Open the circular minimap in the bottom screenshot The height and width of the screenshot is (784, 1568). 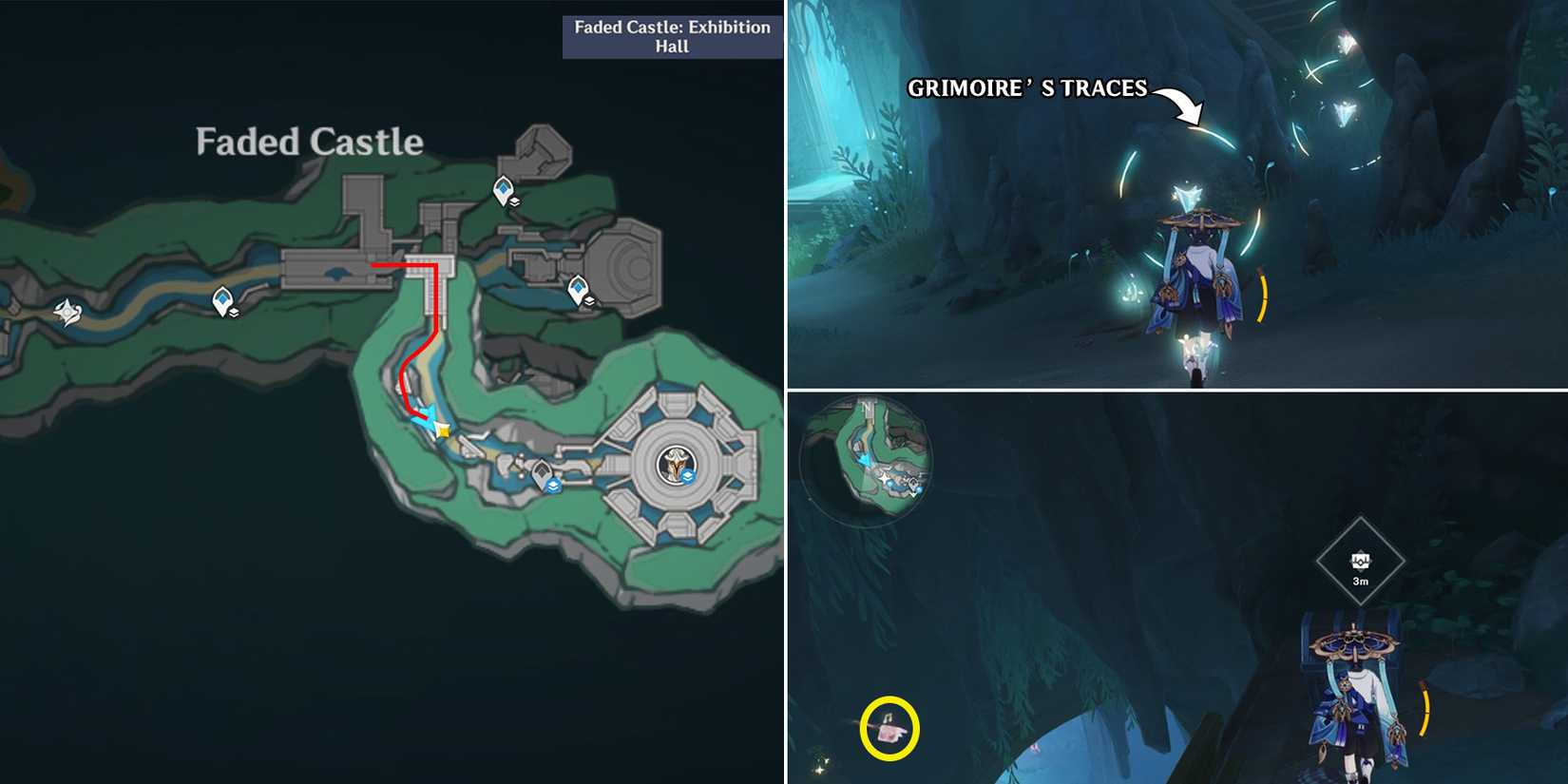867,461
